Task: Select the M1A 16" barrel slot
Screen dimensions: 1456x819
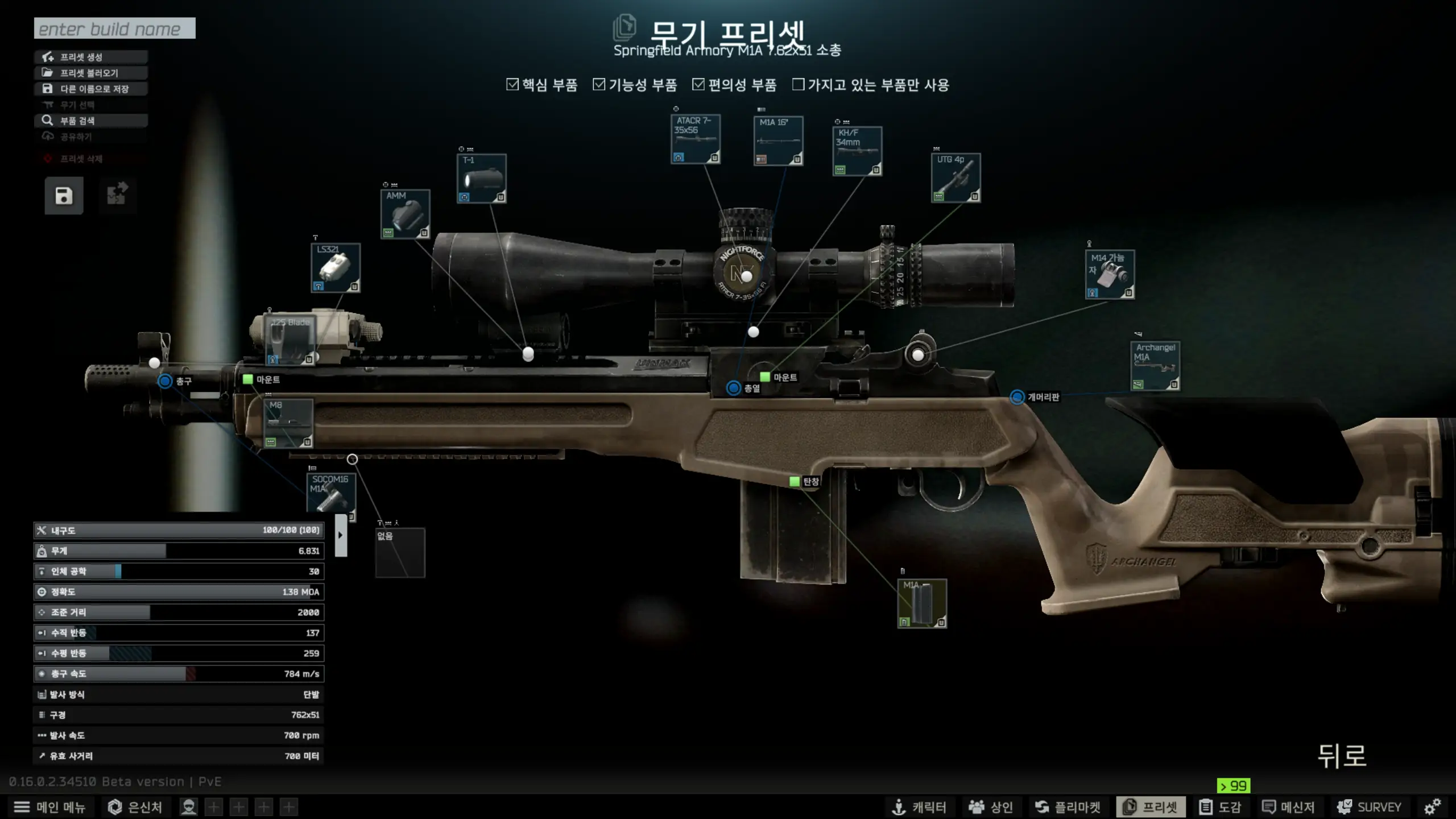Action: coord(778,141)
